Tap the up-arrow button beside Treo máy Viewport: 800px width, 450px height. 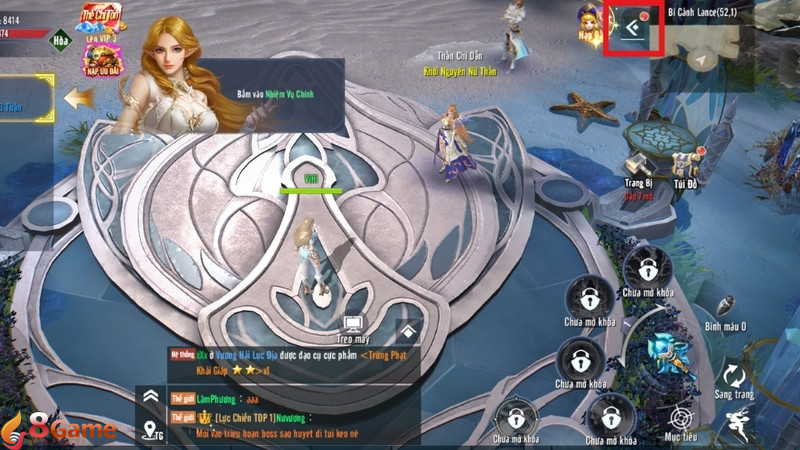(x=408, y=331)
